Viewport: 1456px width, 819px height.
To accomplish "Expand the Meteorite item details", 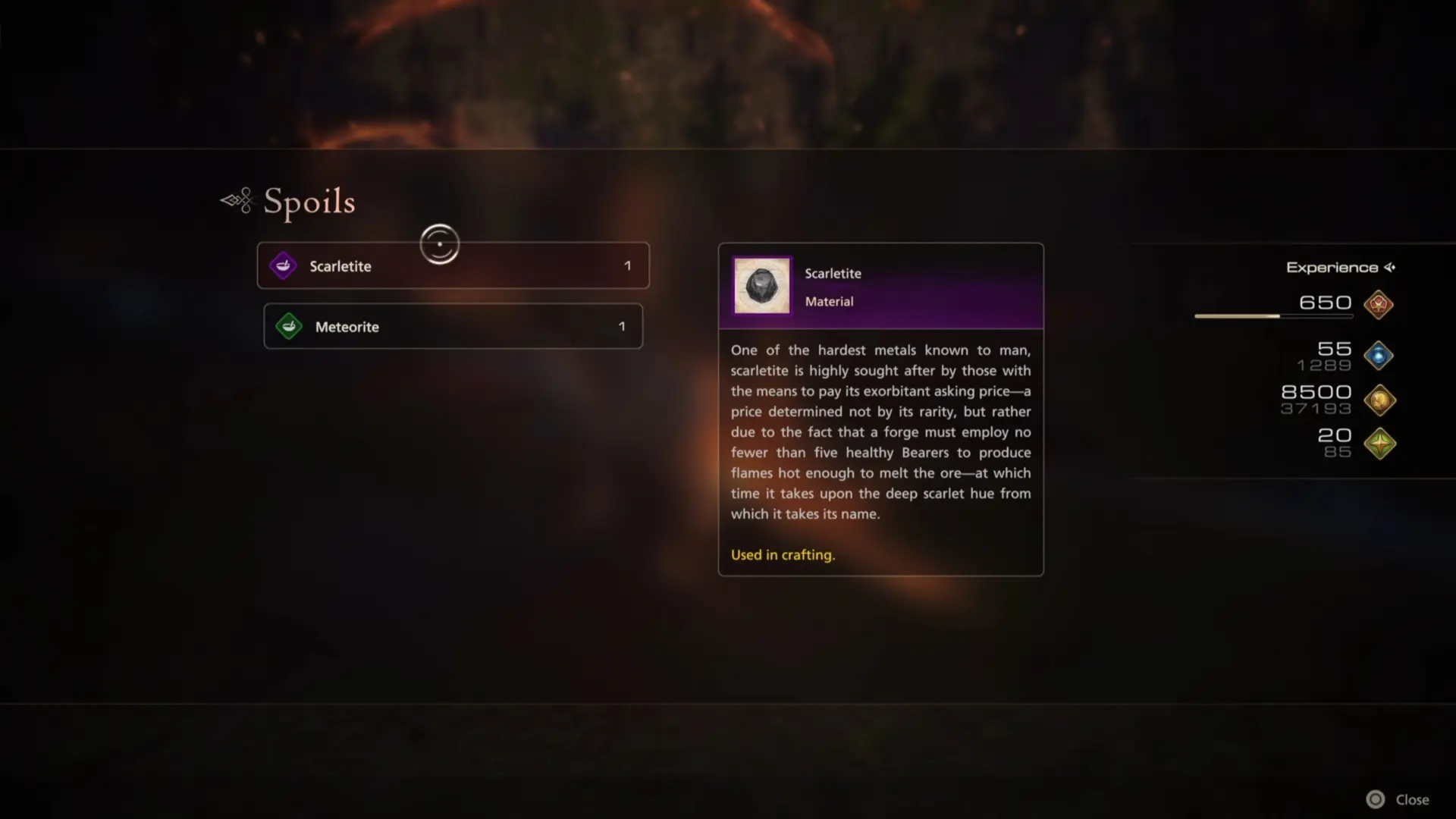I will coord(453,326).
